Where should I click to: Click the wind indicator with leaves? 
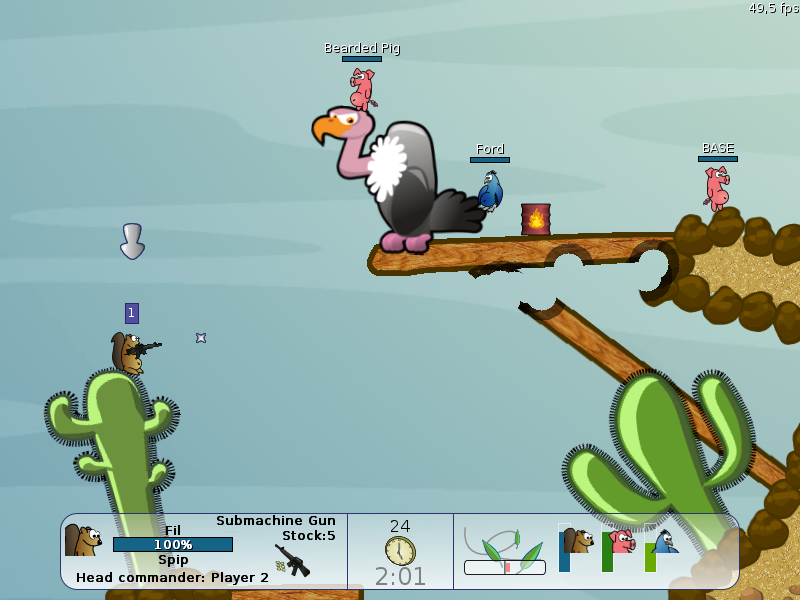click(x=505, y=548)
